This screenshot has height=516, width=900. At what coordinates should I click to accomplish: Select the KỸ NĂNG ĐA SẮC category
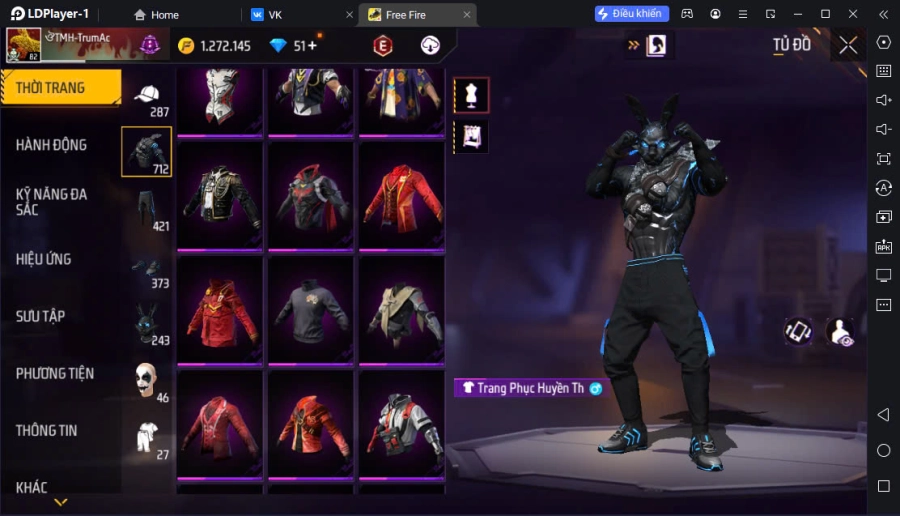coord(52,201)
